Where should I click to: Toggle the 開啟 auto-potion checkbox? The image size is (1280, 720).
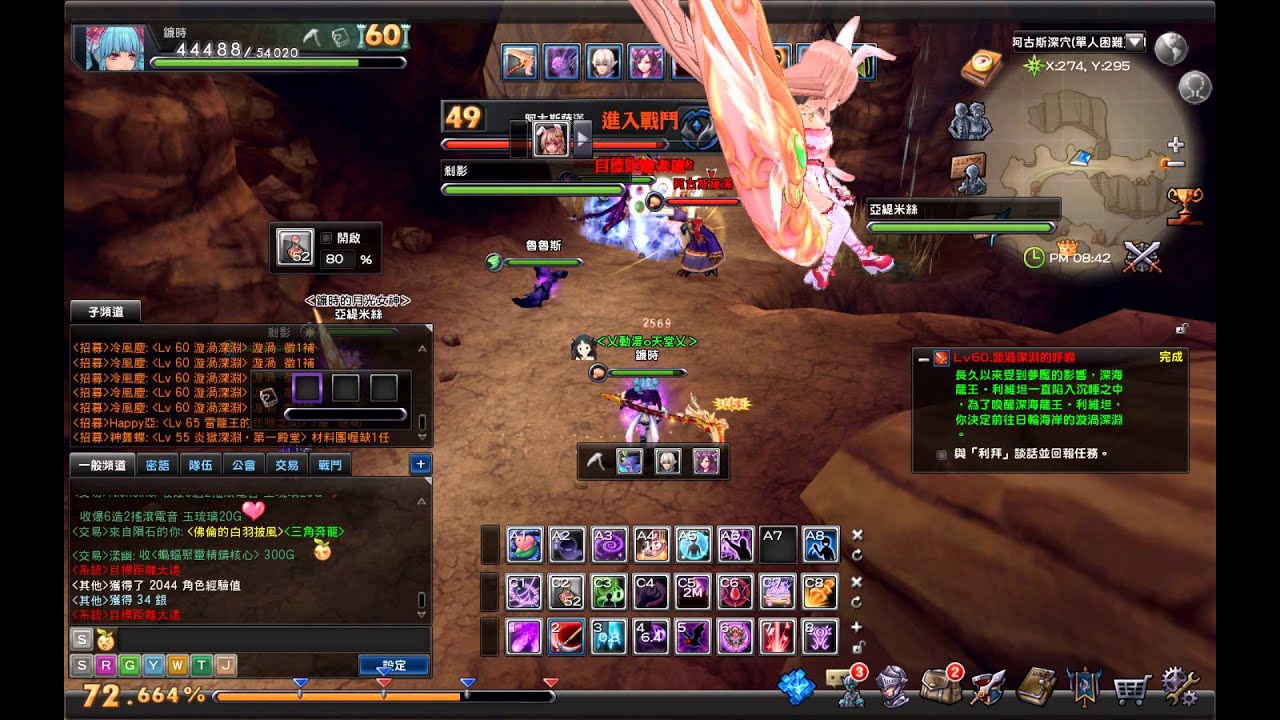(x=326, y=239)
